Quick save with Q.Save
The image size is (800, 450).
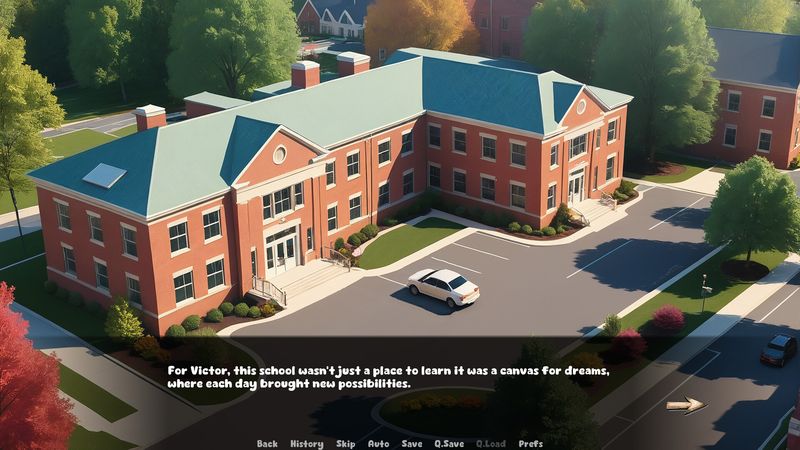(449, 443)
